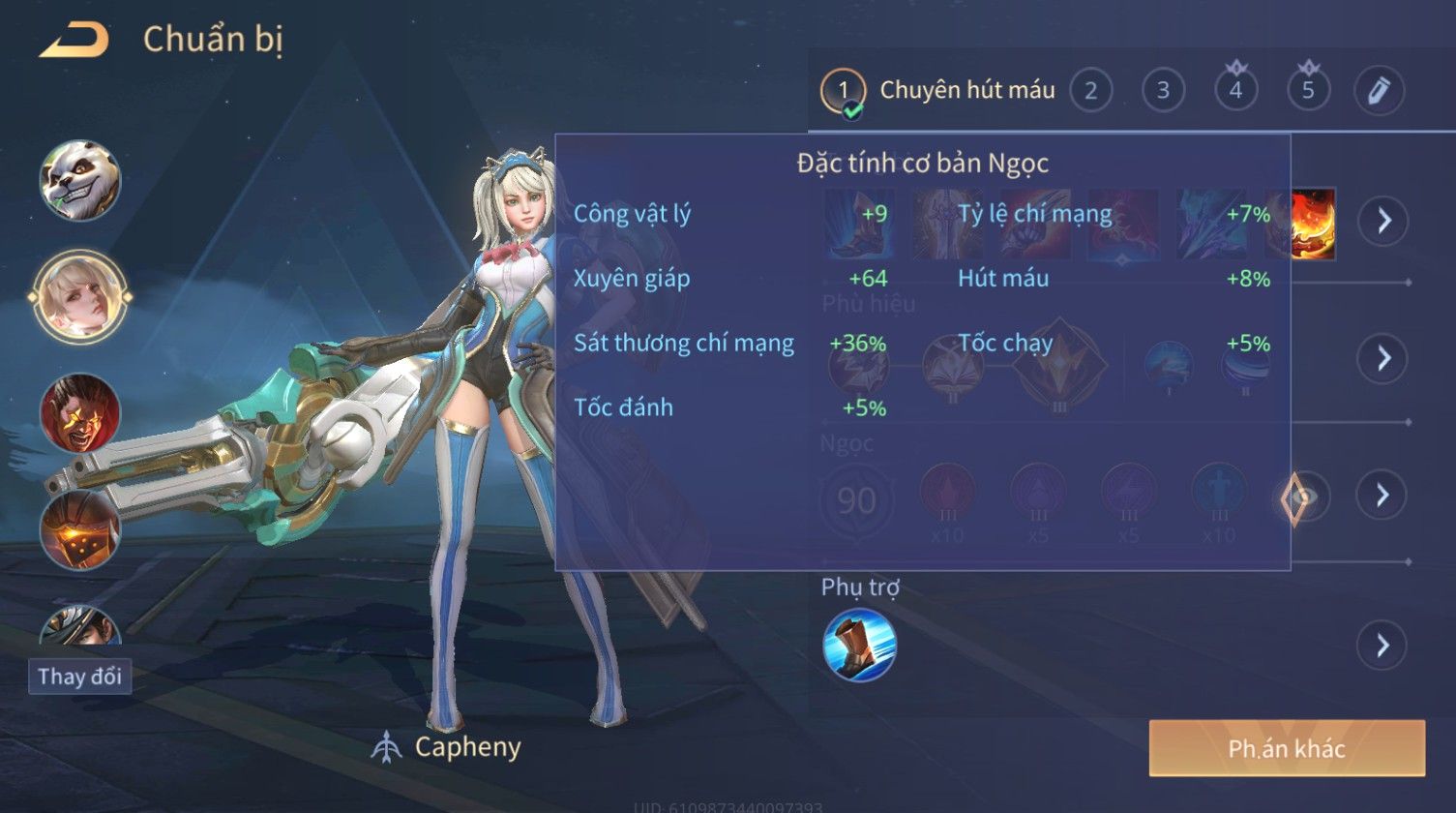This screenshot has height=813, width=1456.
Task: Open the Ngọc gem page arrow
Action: (x=1382, y=496)
